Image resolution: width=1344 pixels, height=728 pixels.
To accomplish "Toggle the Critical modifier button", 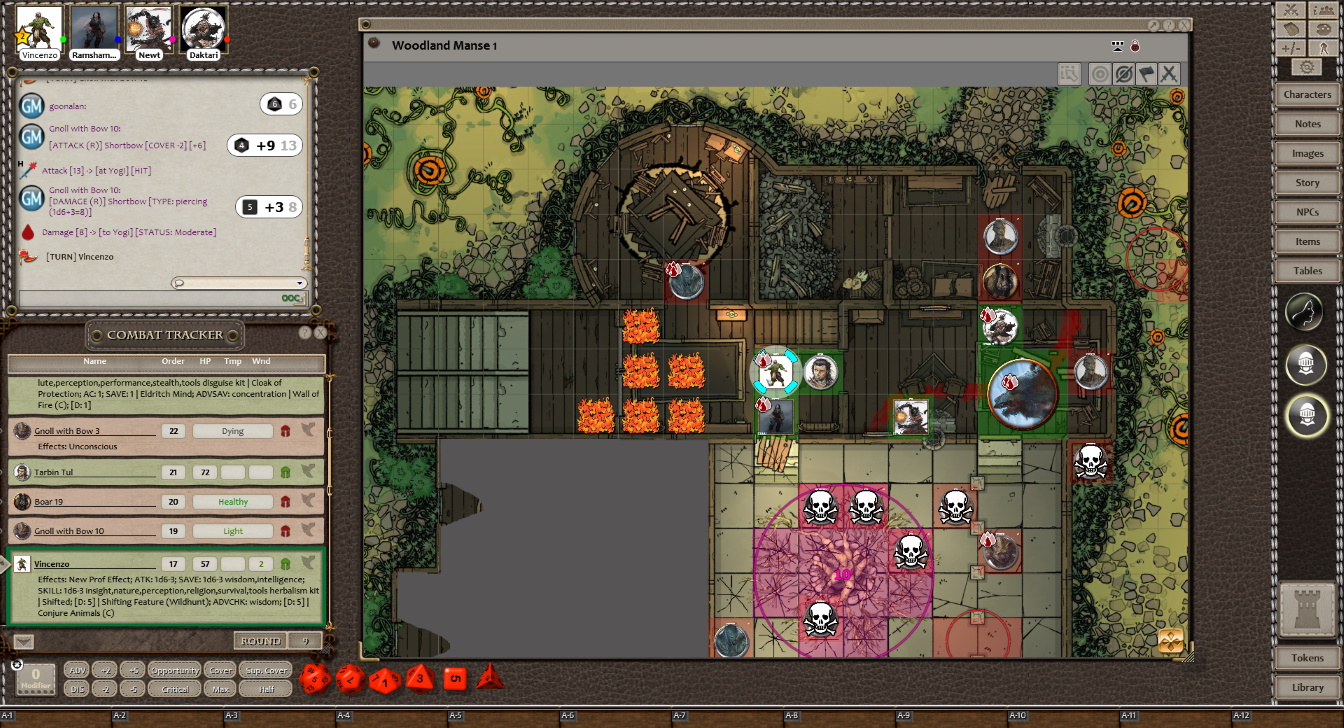I will coord(175,689).
